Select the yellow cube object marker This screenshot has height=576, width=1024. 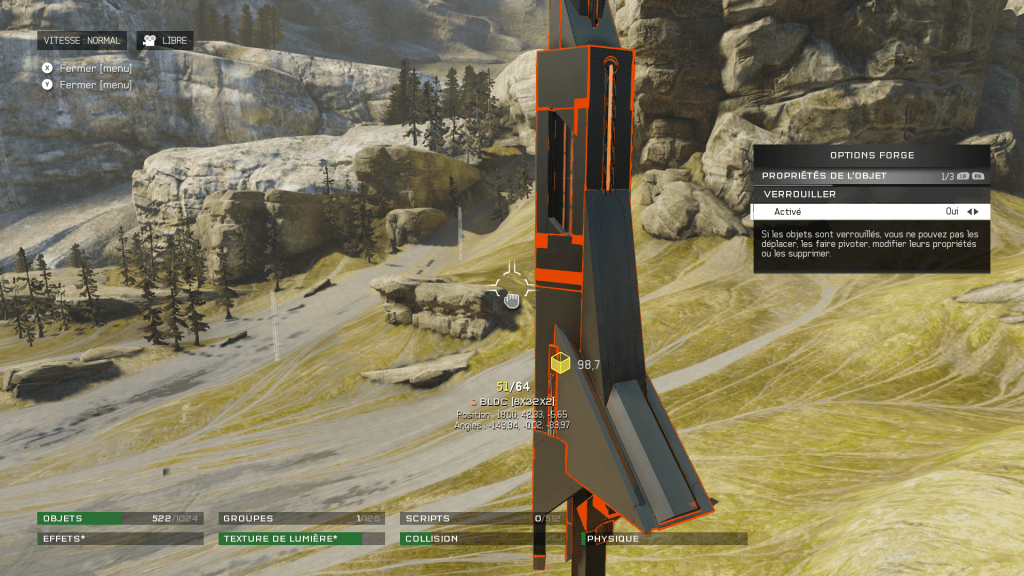[x=560, y=364]
